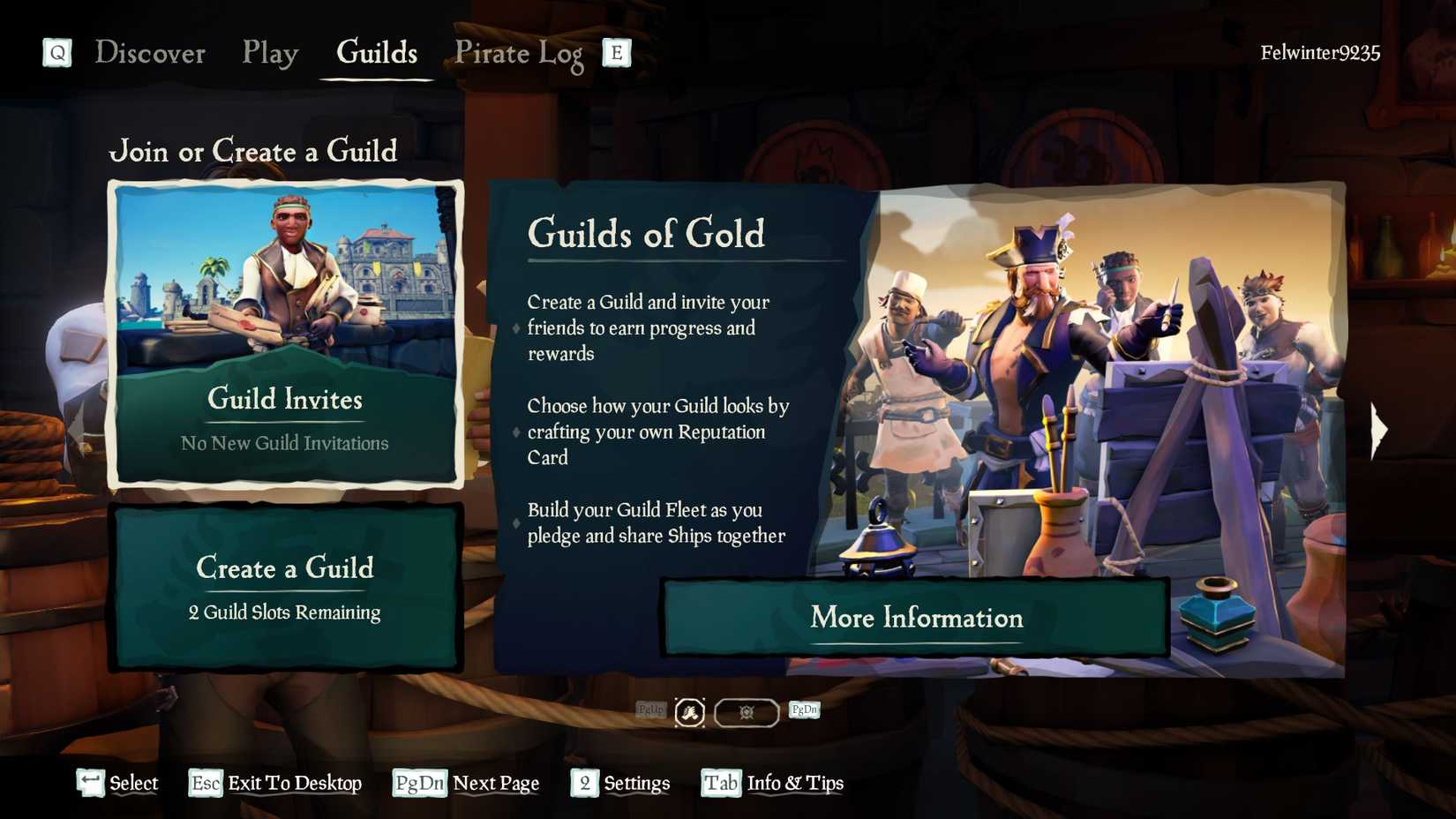
Task: Select the crossed-hands Guilds page icon
Action: [x=689, y=711]
